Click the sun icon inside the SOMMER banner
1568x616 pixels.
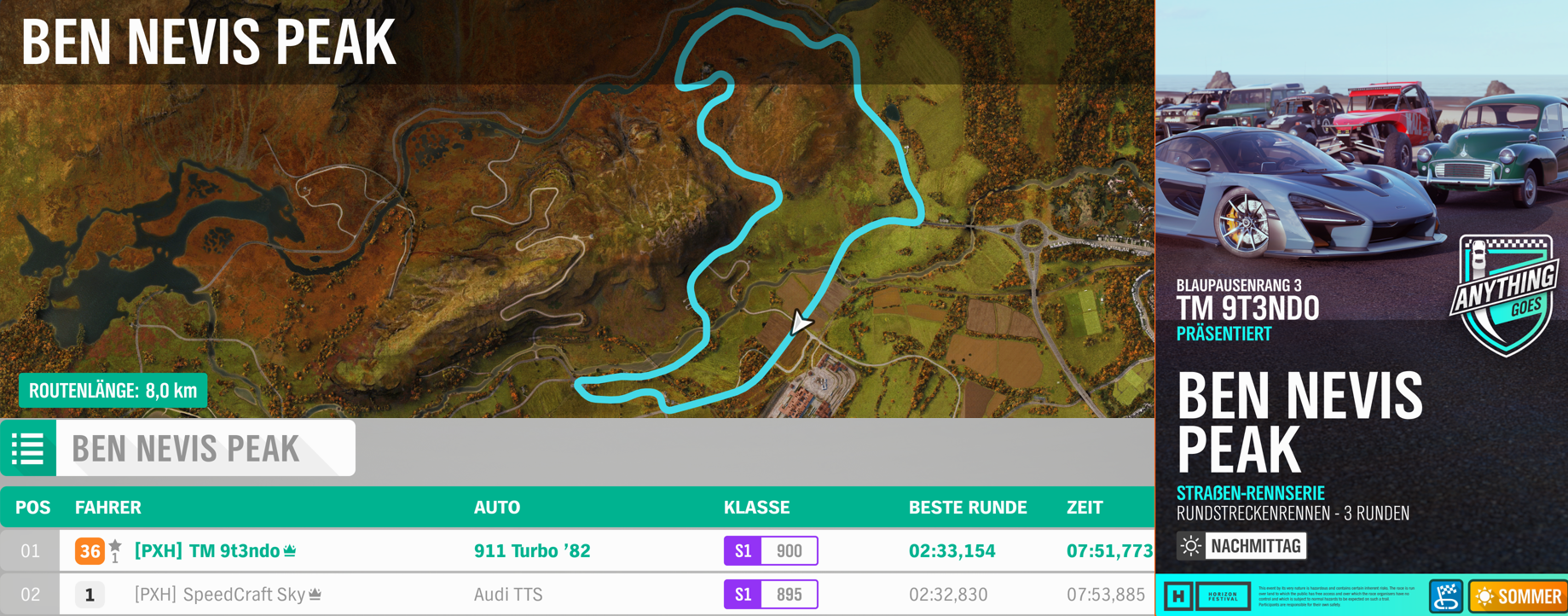(1485, 596)
